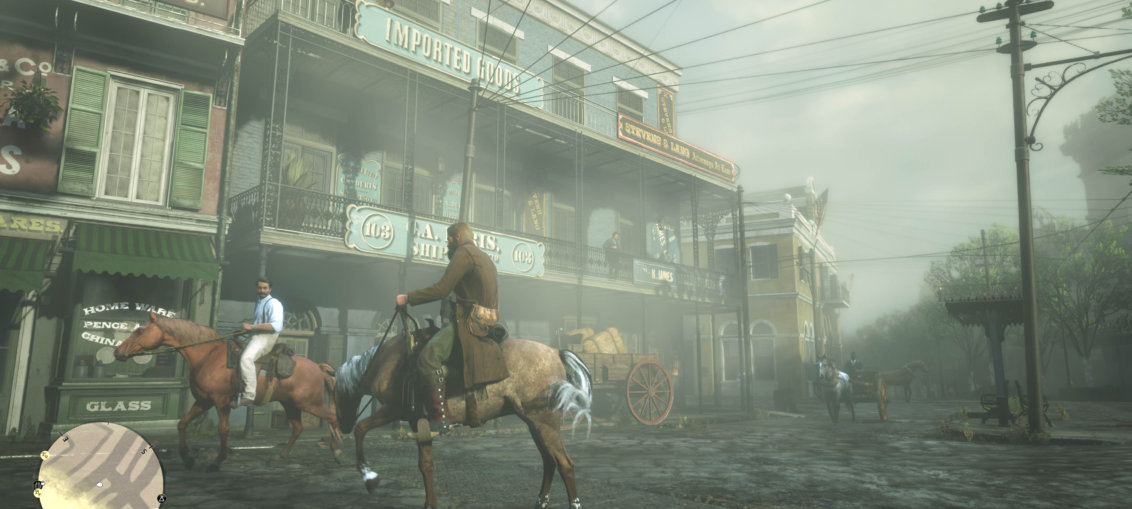Select the black marker on minimap's right edge

click(162, 497)
